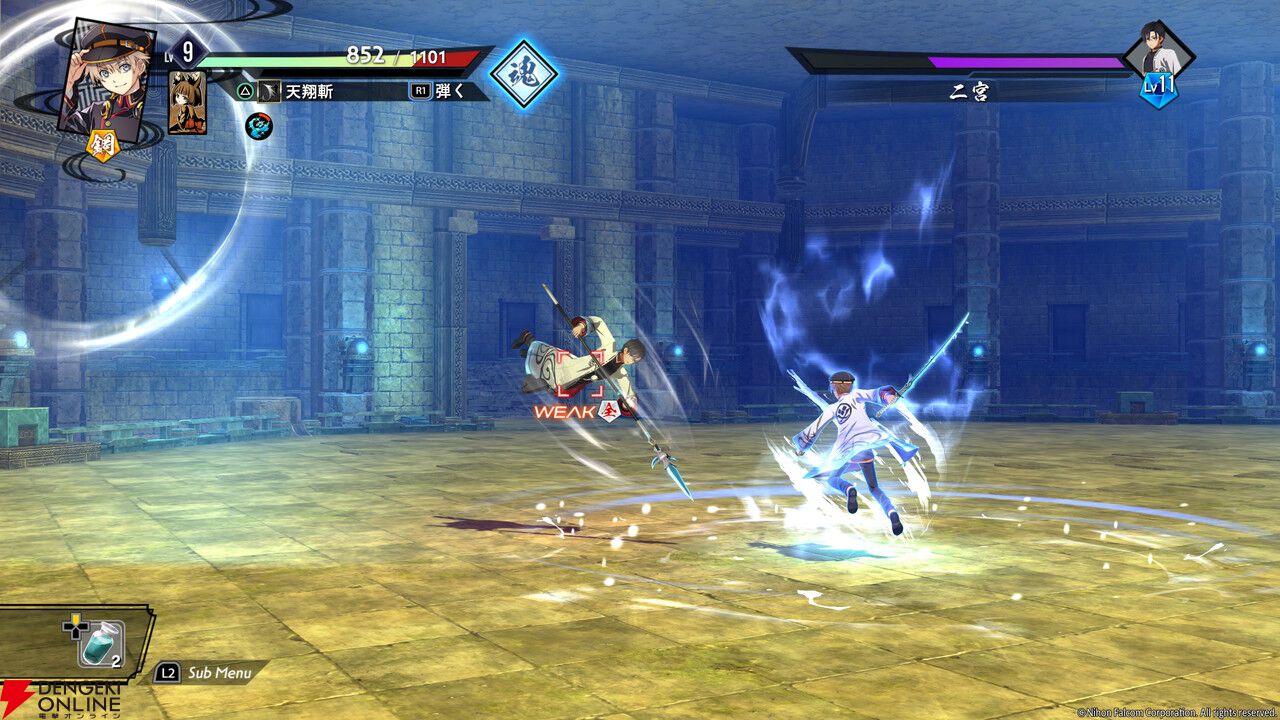
Task: Open the Dengeki Online watermark logo
Action: 62,696
